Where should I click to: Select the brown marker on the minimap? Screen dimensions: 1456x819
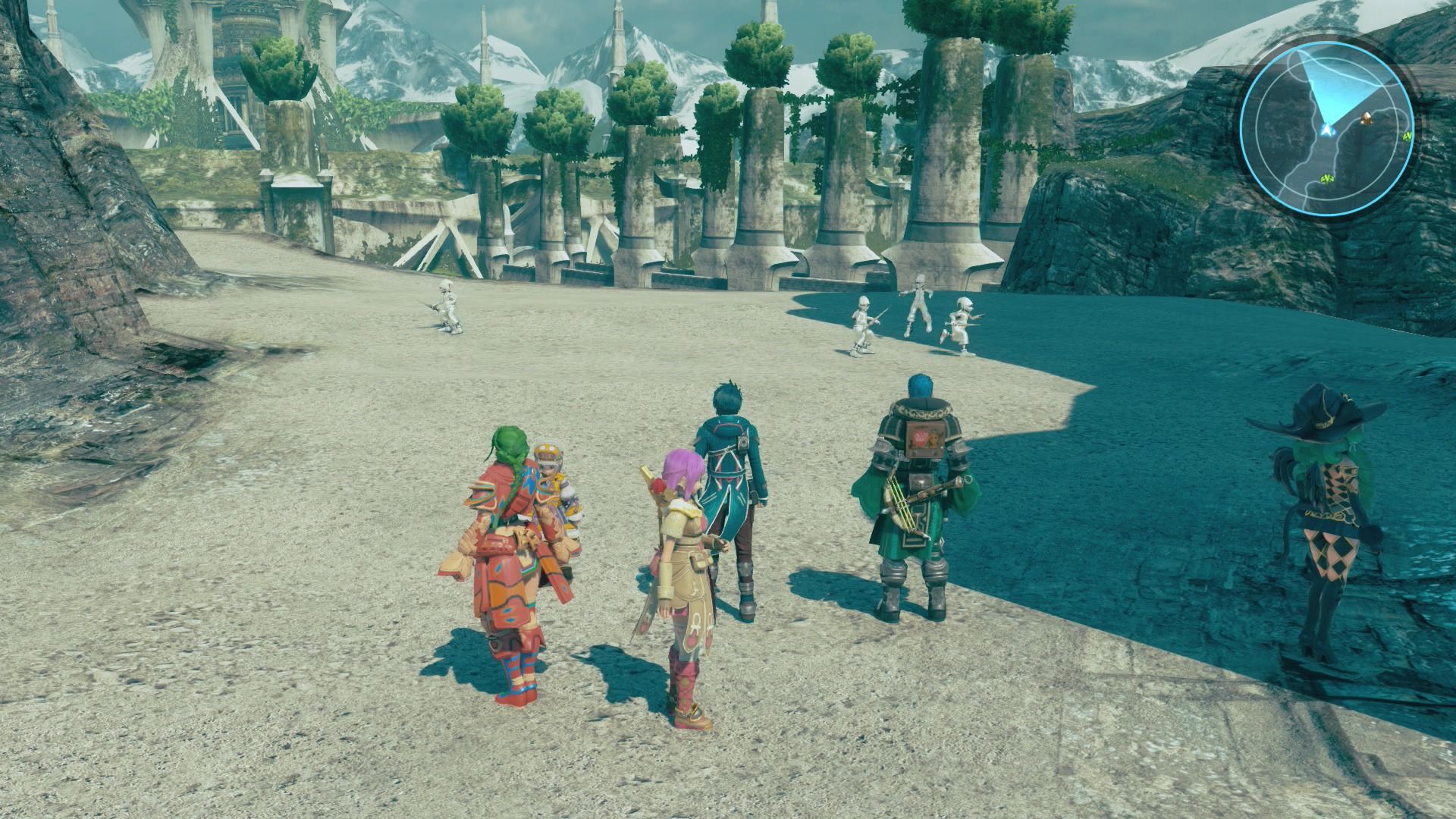pos(1367,118)
